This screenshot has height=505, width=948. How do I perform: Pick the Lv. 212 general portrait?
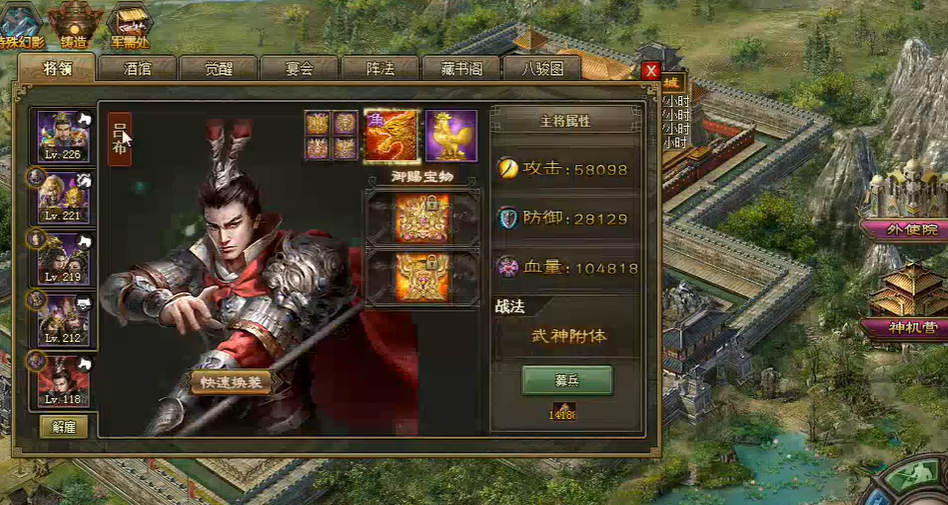(63, 320)
